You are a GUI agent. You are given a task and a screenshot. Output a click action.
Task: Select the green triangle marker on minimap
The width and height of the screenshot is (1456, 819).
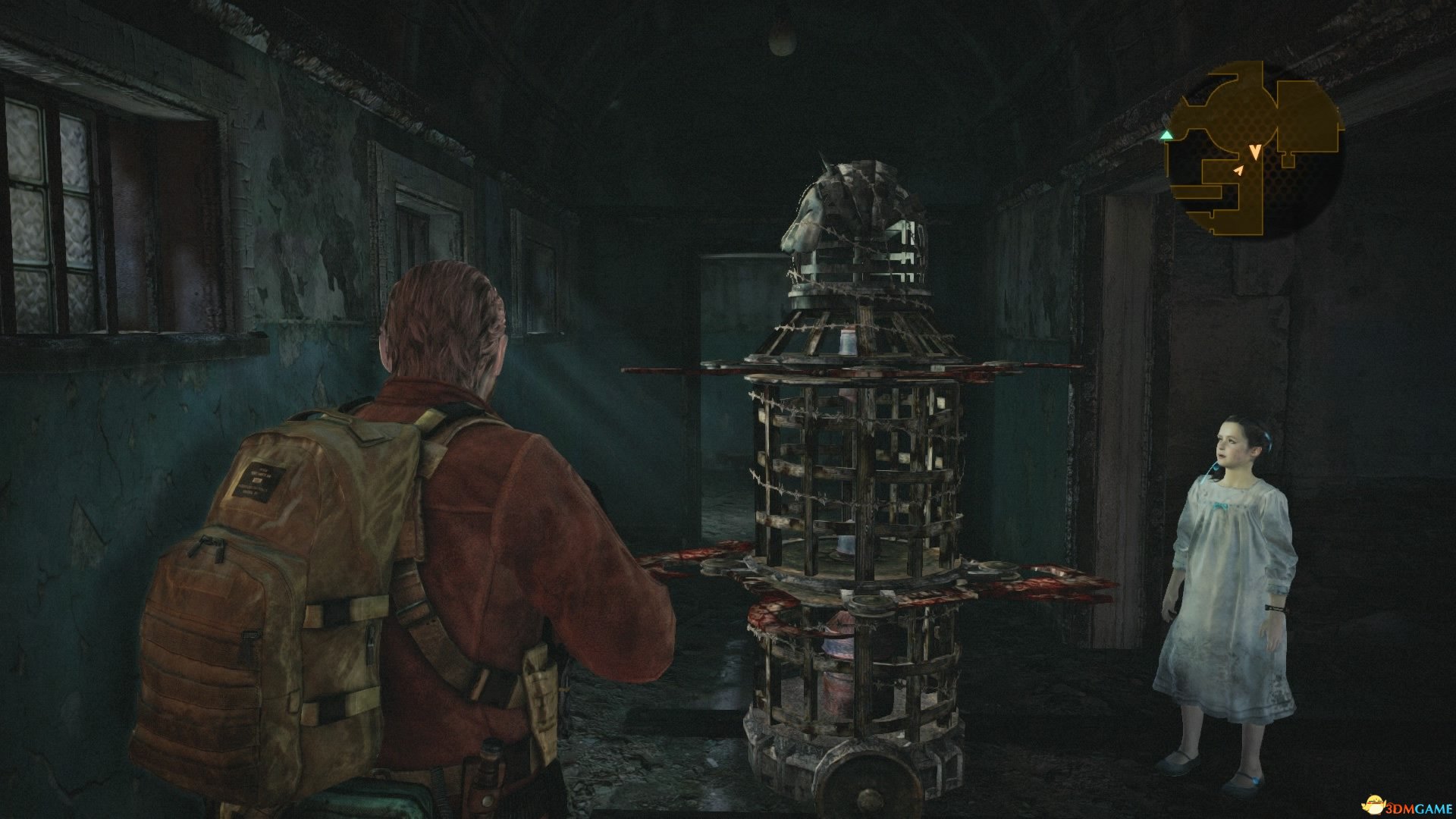pyautogui.click(x=1166, y=135)
